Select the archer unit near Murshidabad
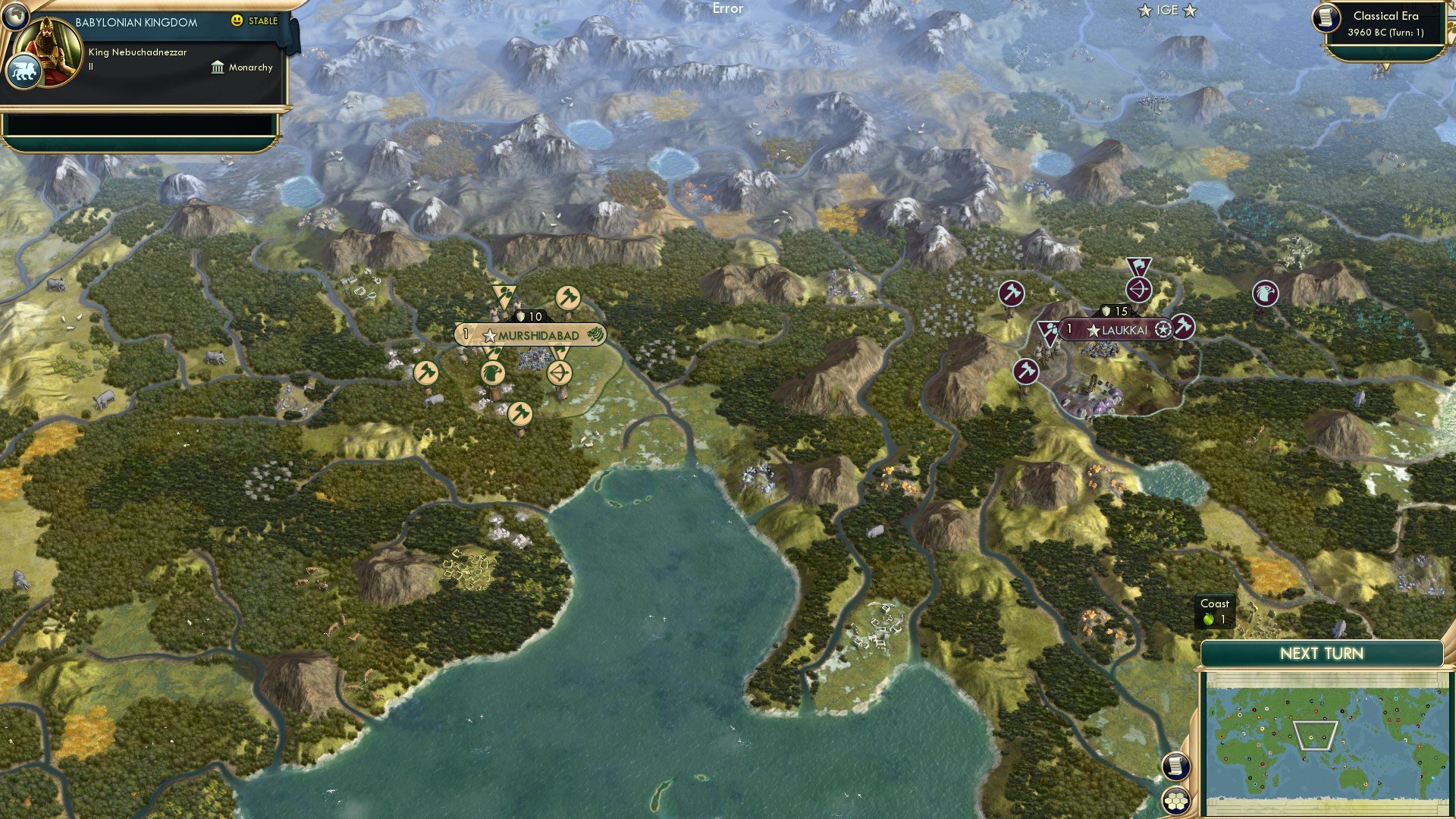This screenshot has height=819, width=1456. [559, 373]
